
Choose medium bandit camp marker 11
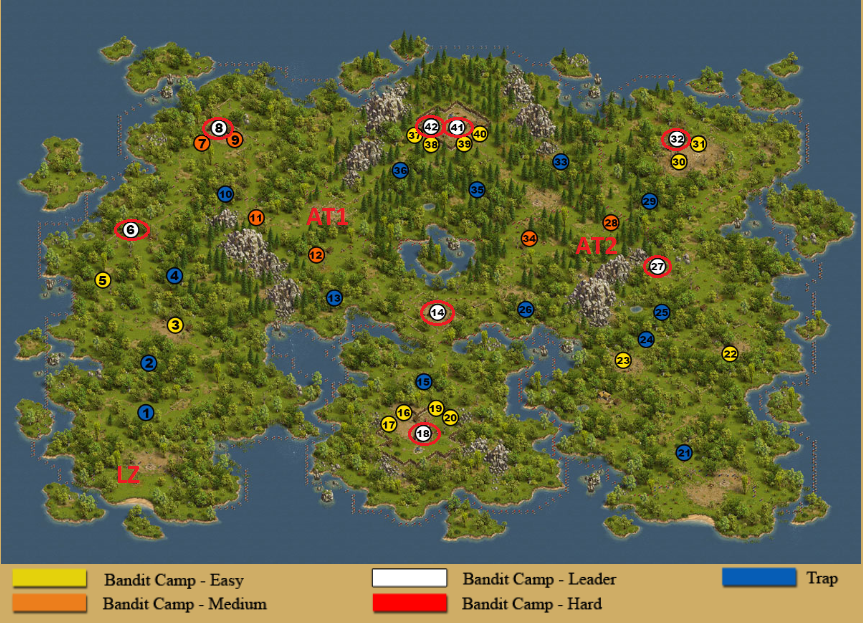[x=256, y=218]
